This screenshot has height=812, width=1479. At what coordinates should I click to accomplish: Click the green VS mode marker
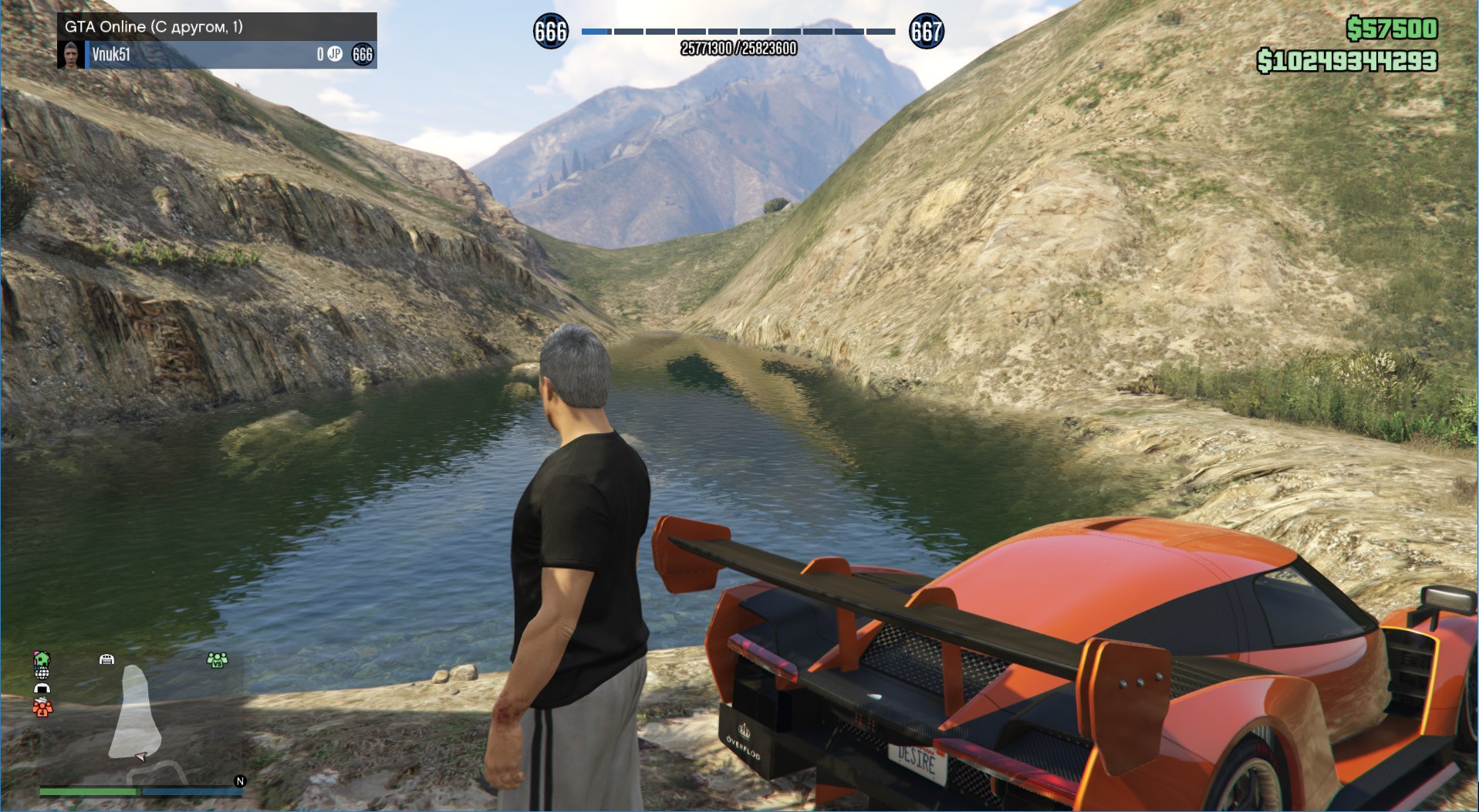[x=218, y=660]
